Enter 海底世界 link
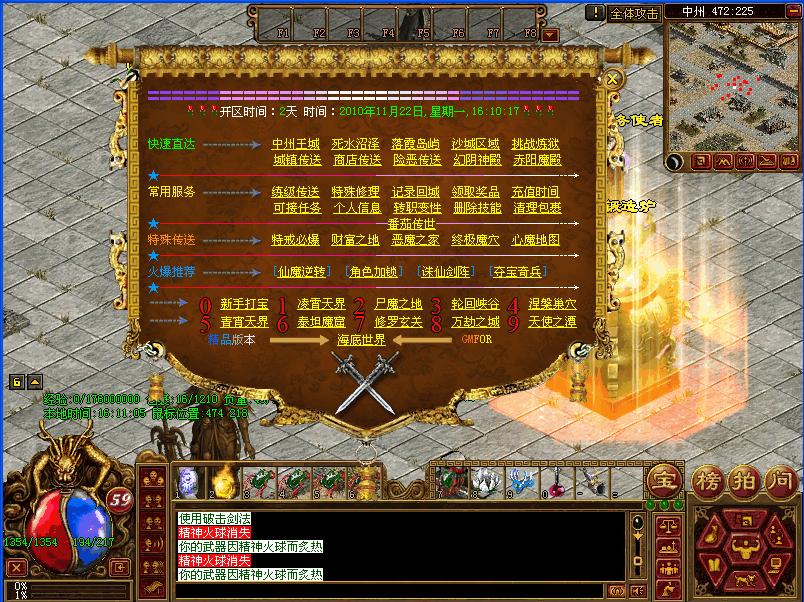Viewport: 804px width, 602px height. (360, 340)
